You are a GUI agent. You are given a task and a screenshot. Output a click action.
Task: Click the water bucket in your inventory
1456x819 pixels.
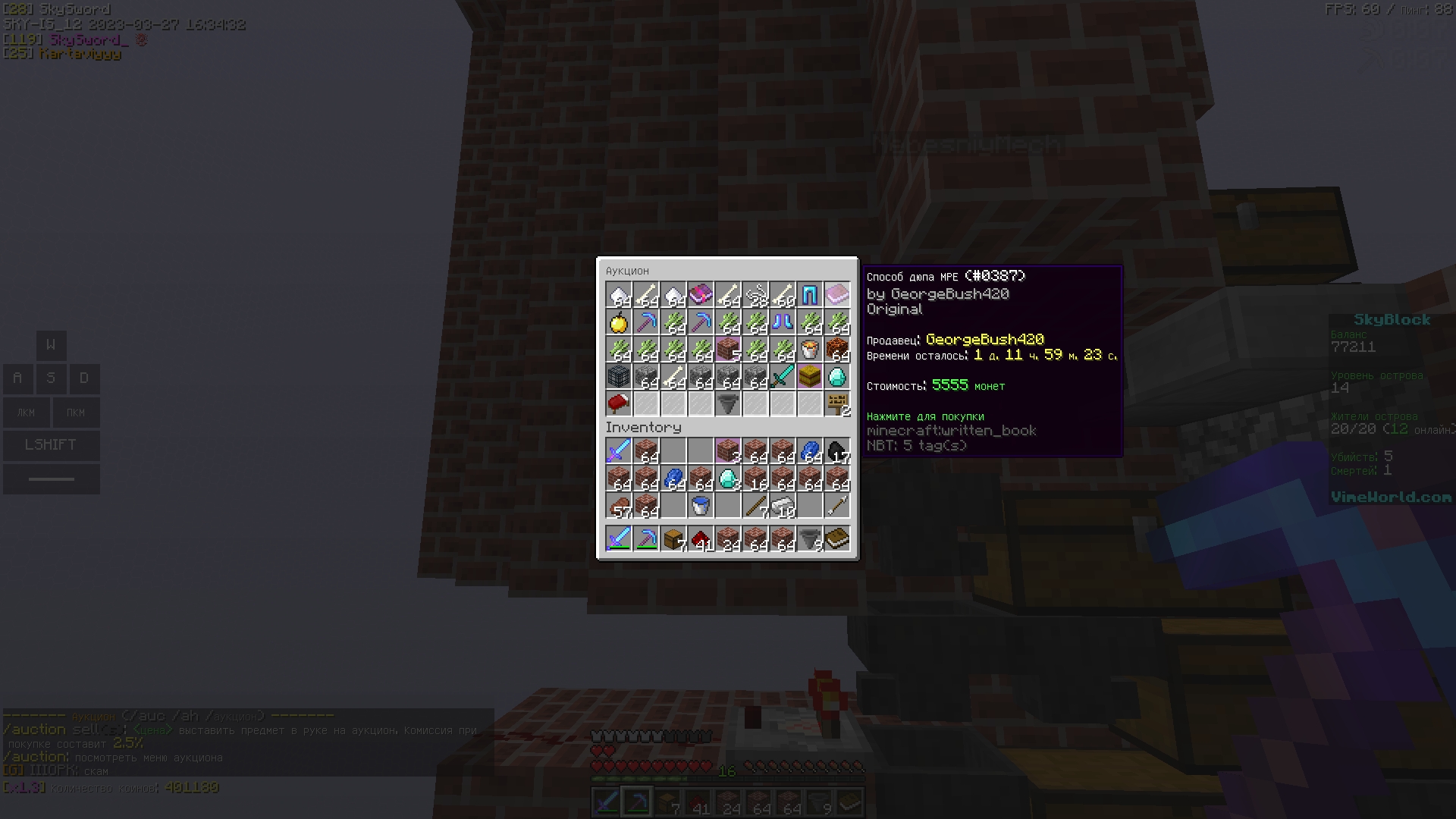tap(701, 506)
